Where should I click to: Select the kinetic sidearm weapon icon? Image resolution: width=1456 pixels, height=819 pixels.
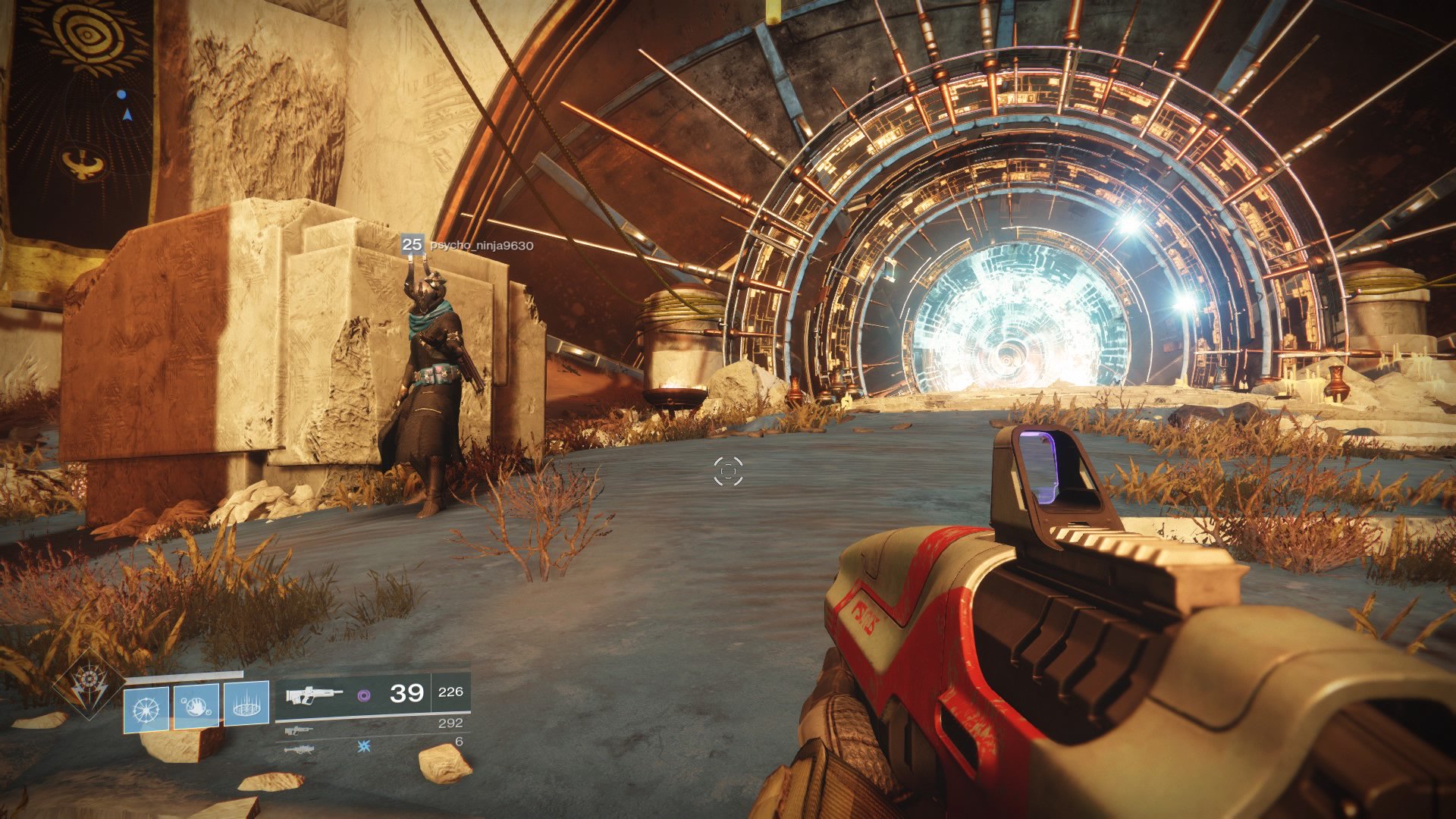298,730
